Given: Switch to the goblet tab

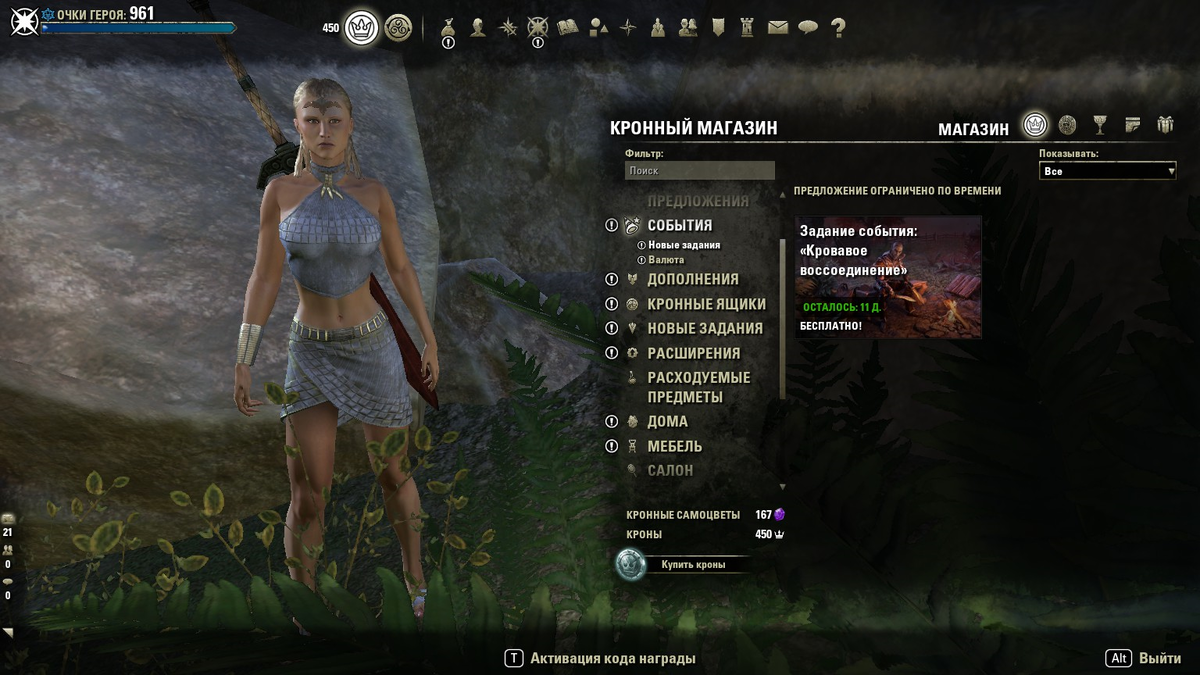Looking at the screenshot, I should (x=1100, y=125).
